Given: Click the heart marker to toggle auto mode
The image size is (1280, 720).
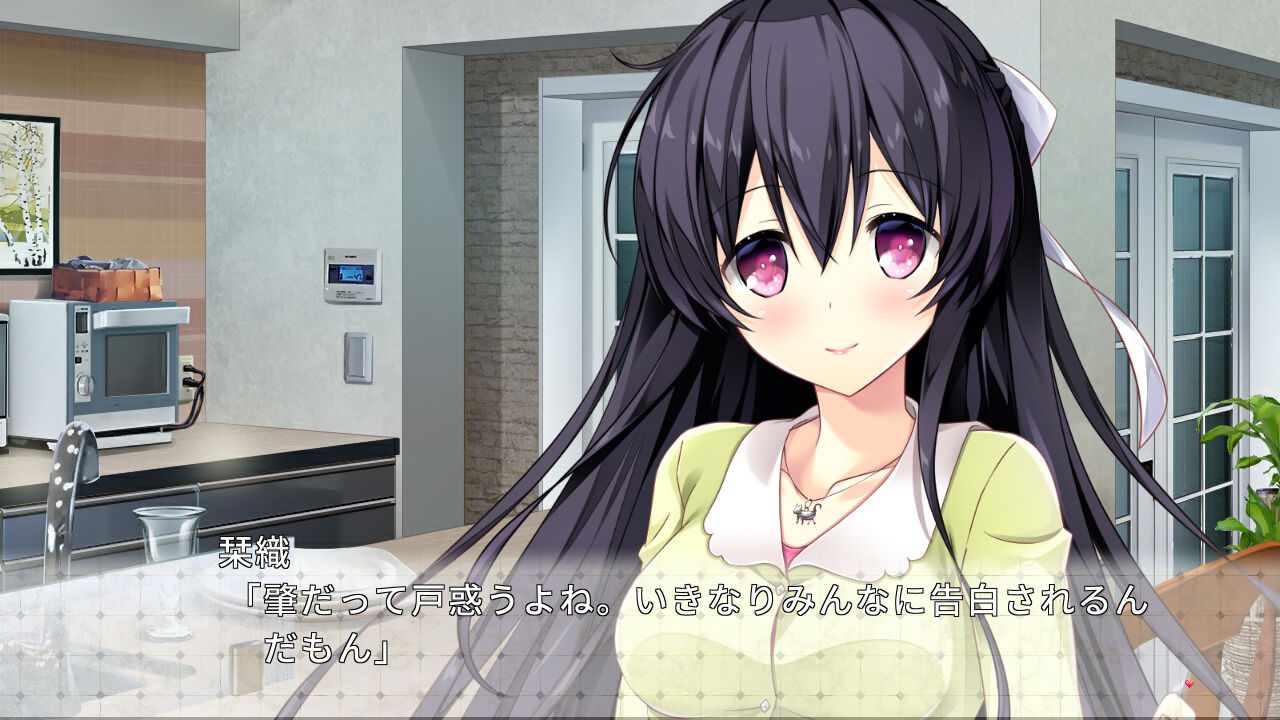Looking at the screenshot, I should [1189, 684].
